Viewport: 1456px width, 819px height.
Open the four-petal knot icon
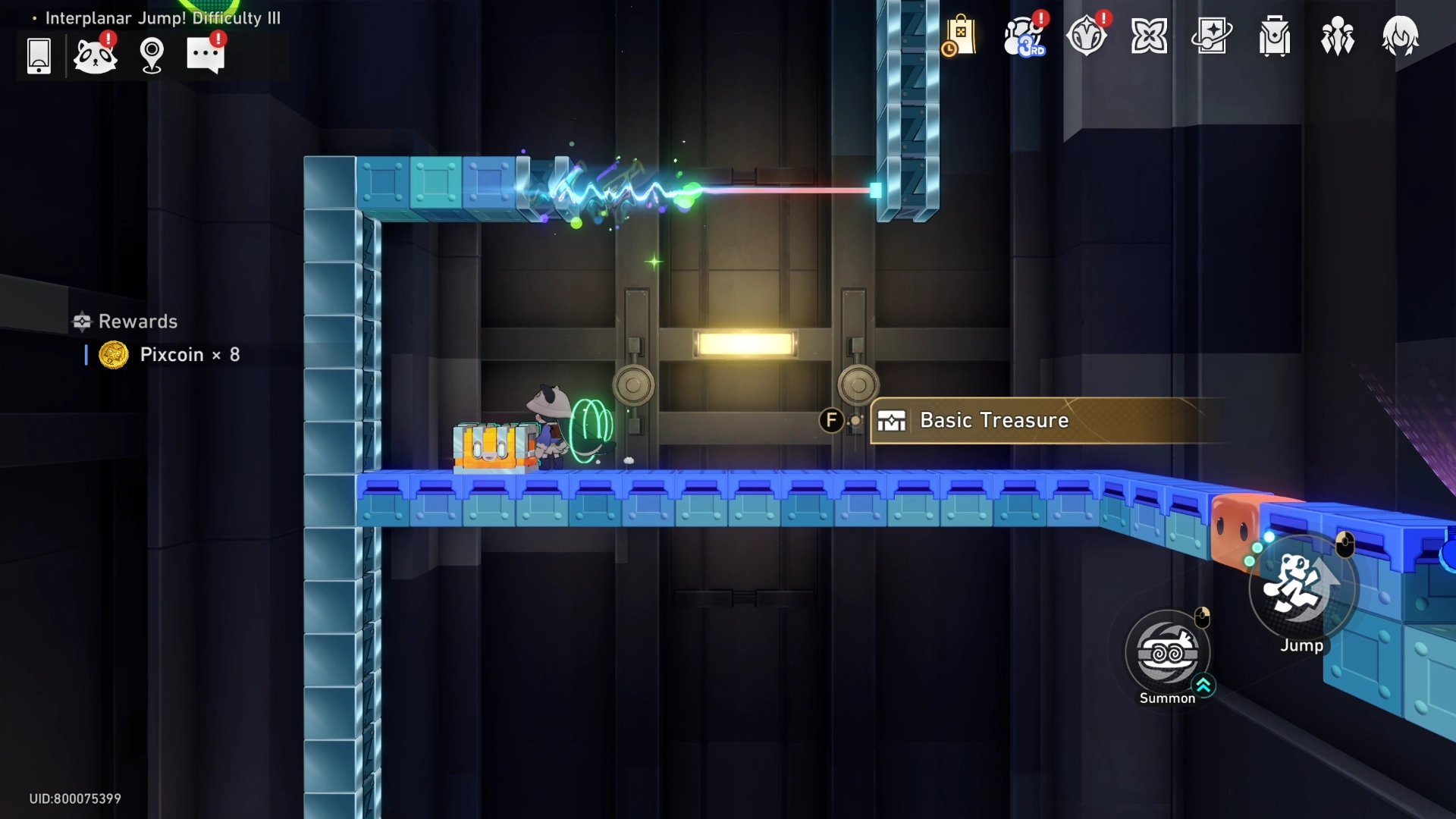(x=1149, y=36)
